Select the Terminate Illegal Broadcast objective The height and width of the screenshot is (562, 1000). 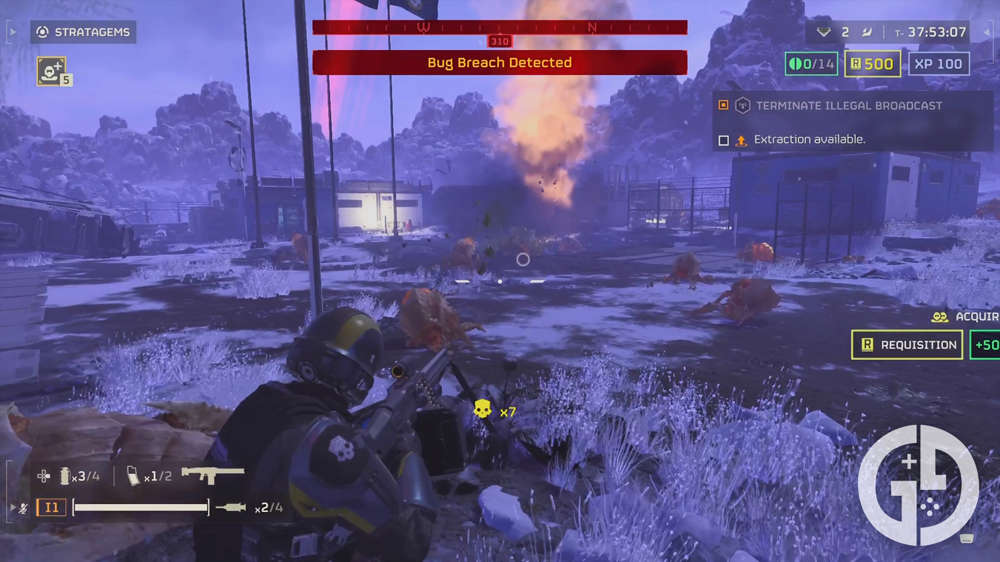(848, 105)
